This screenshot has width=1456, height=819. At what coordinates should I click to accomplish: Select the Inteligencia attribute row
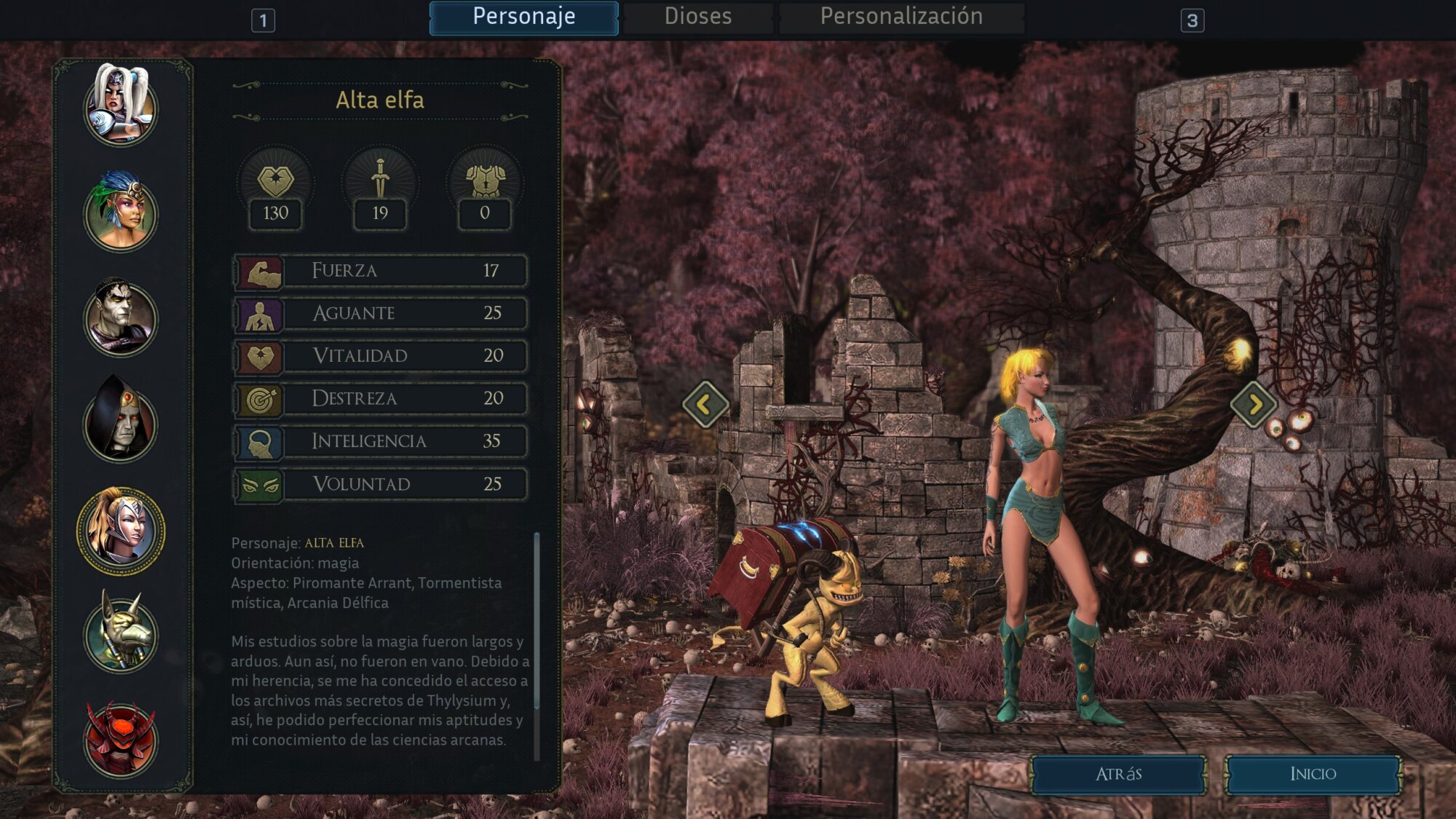(380, 441)
